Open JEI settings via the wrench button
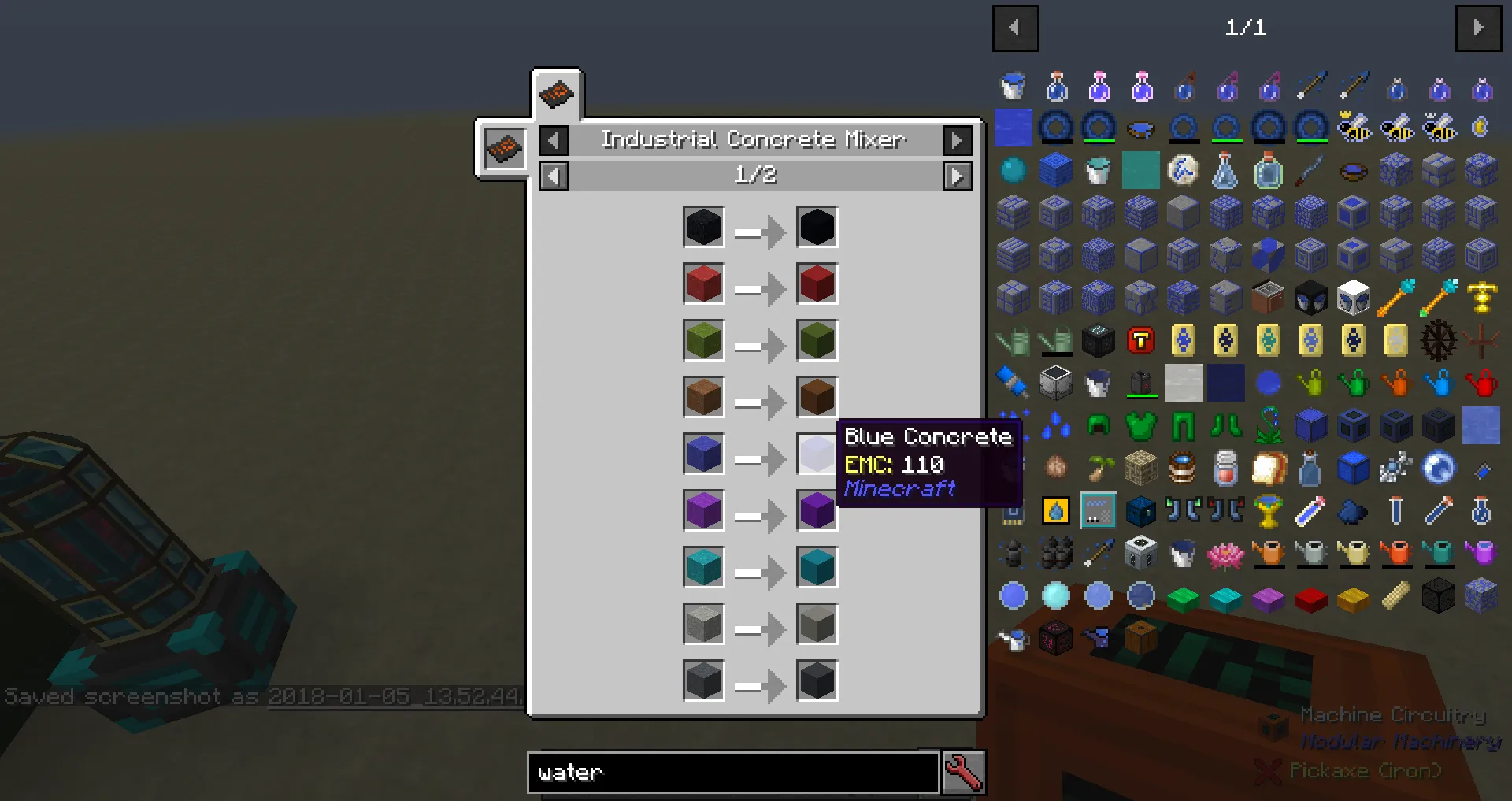The width and height of the screenshot is (1512, 801). click(x=964, y=773)
